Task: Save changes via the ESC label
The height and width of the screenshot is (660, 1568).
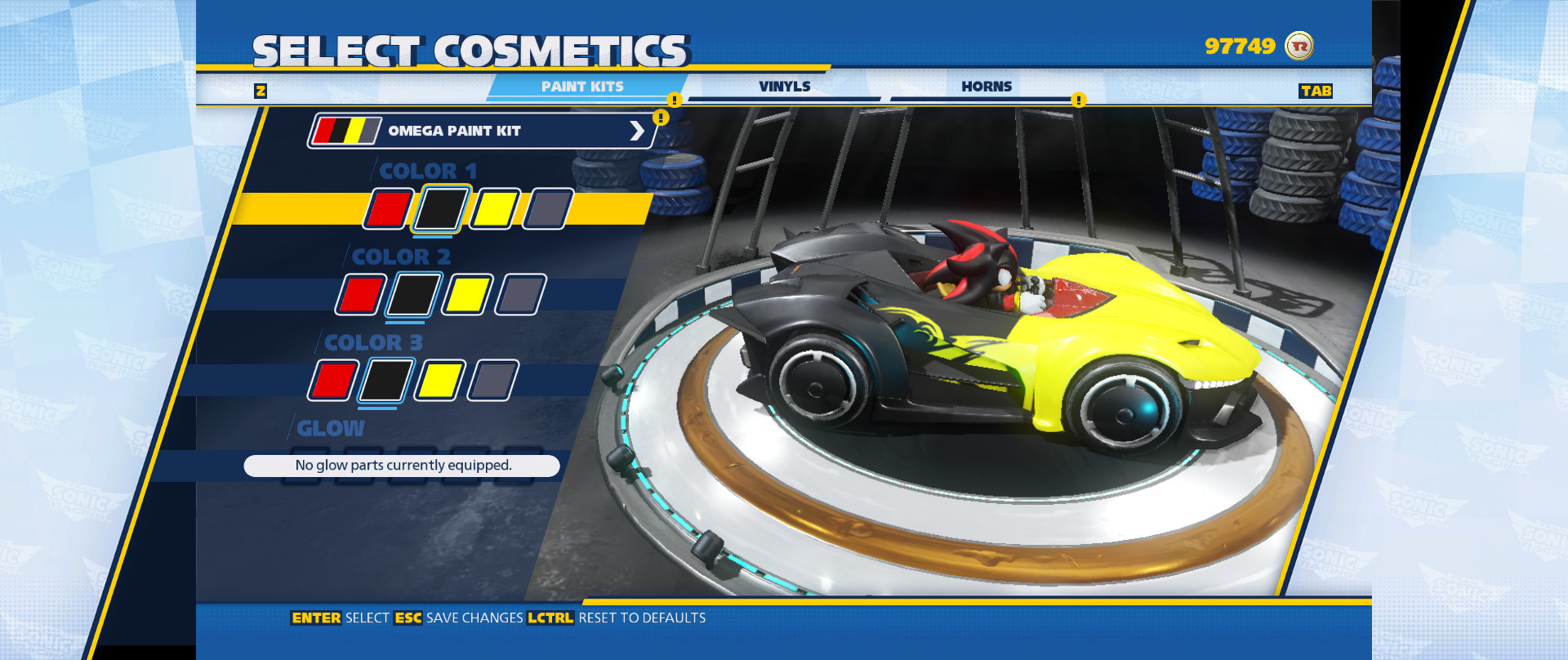Action: coord(408,618)
